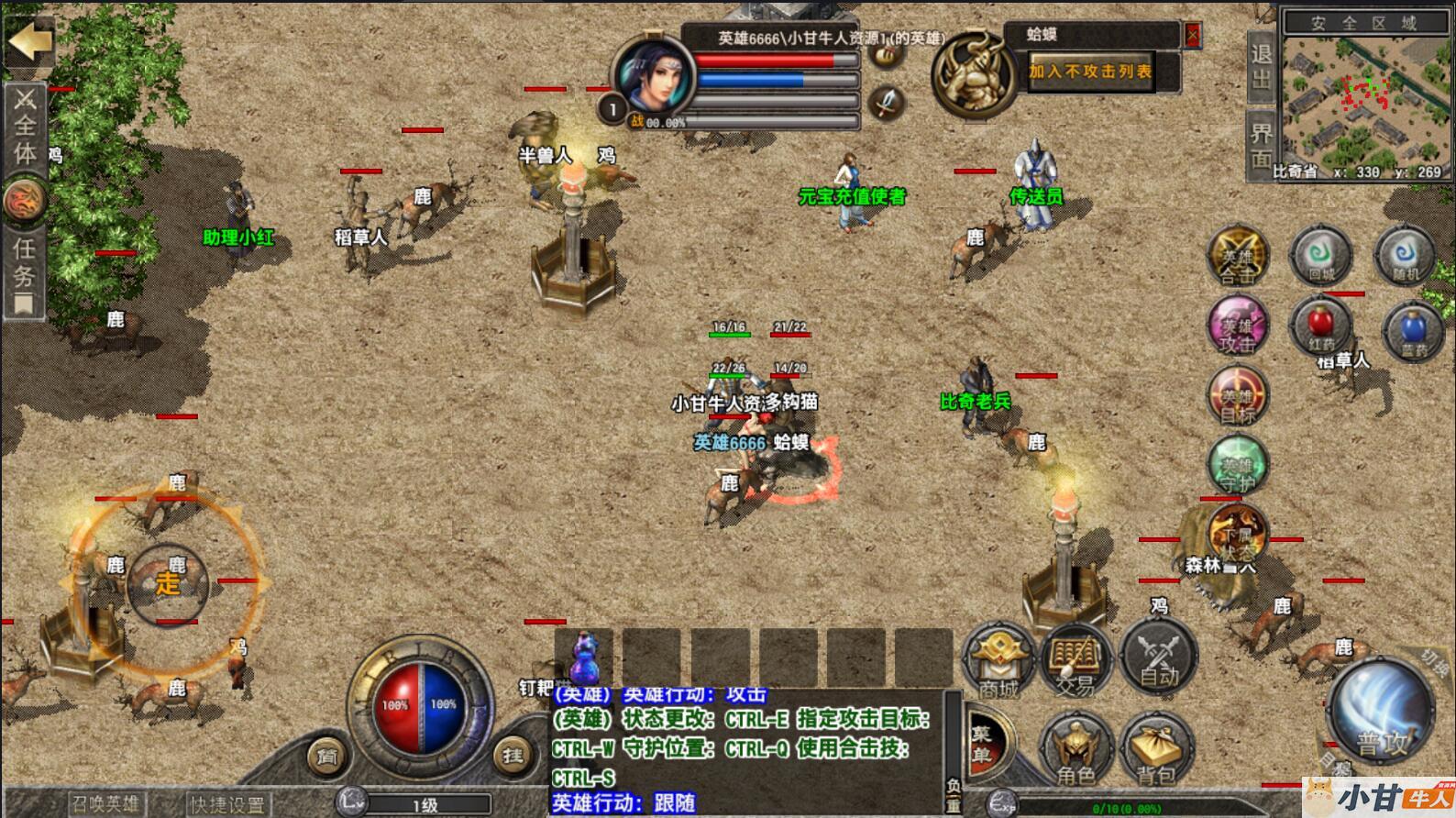Add 蛤蟆 to the no-attack list
The width and height of the screenshot is (1456, 818).
1090,72
